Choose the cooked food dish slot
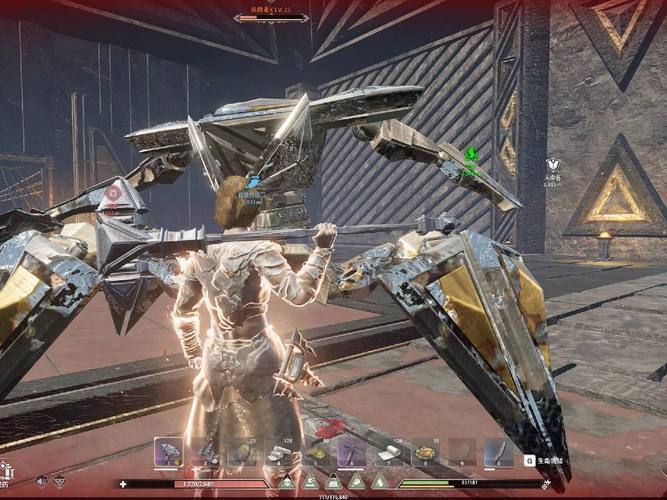 [425, 453]
